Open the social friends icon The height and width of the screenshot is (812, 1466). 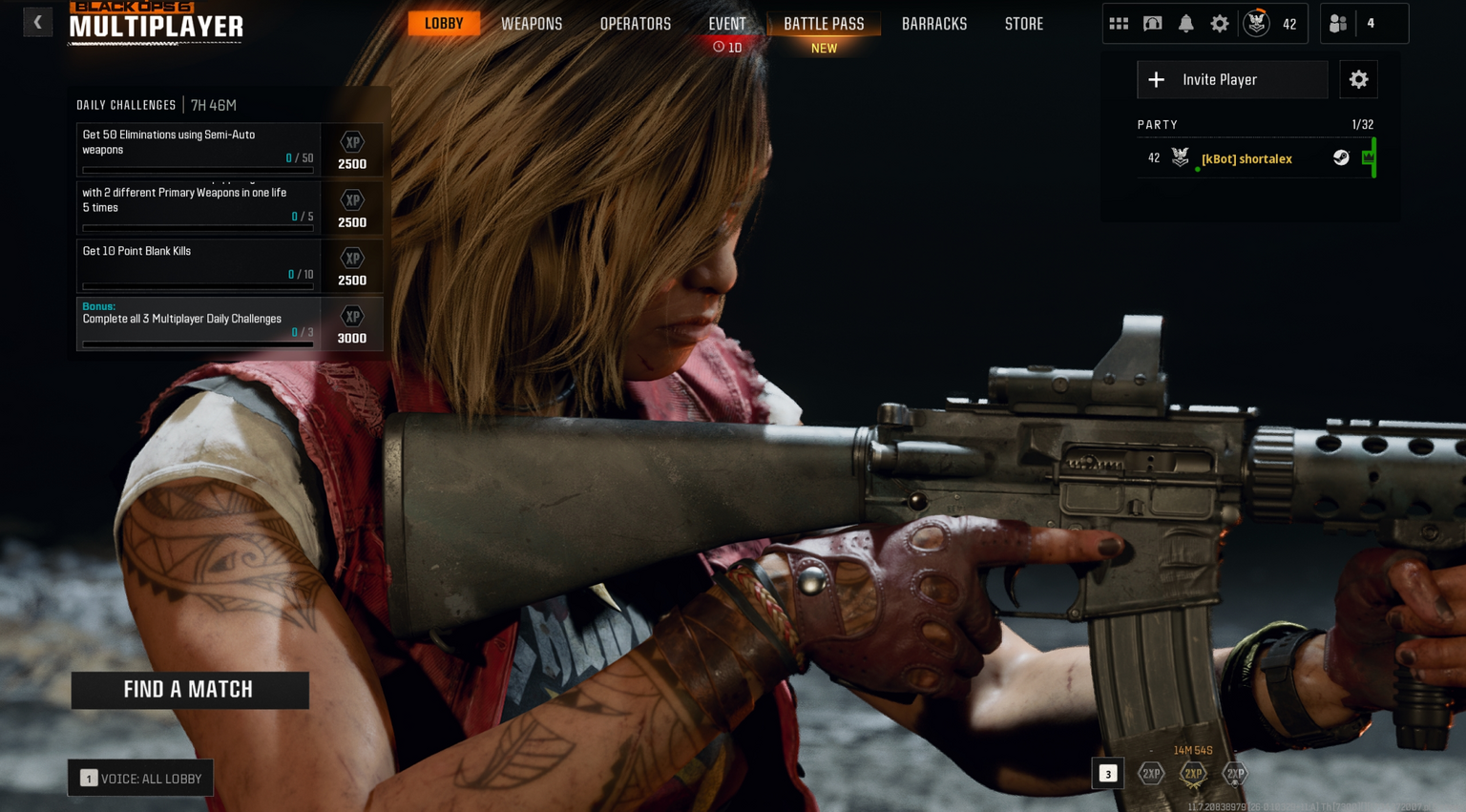click(1338, 24)
